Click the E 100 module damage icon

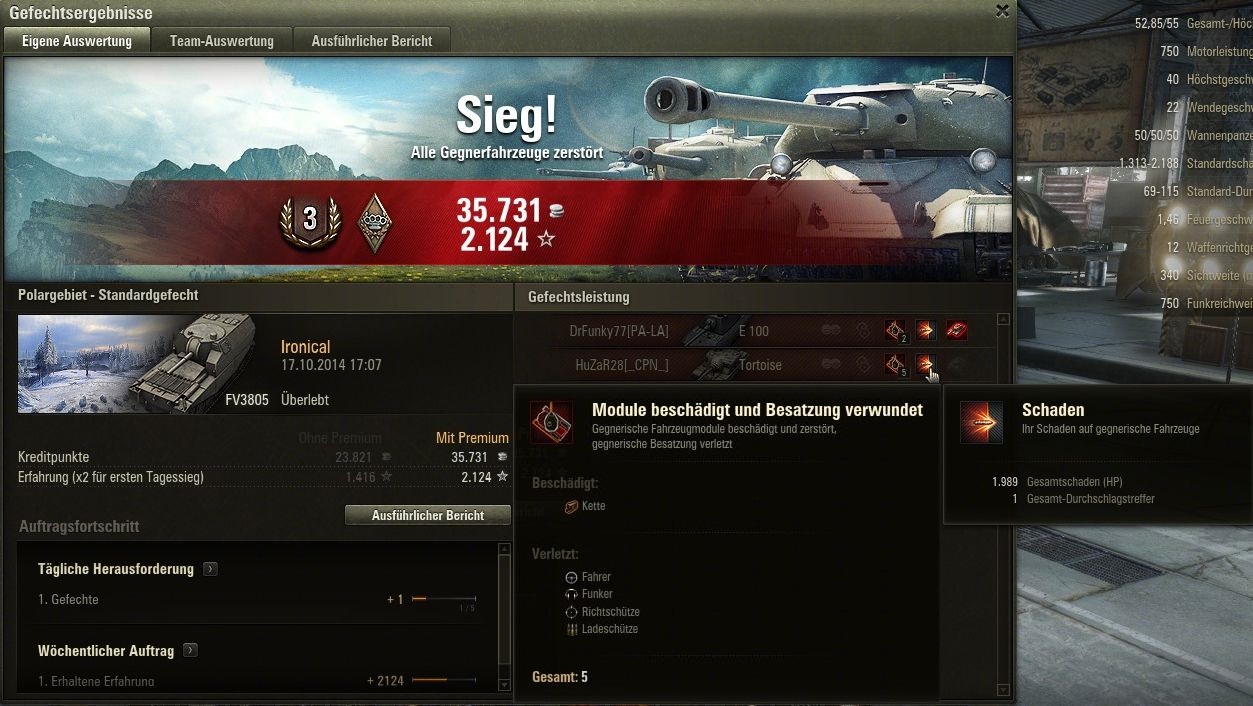[x=895, y=330]
